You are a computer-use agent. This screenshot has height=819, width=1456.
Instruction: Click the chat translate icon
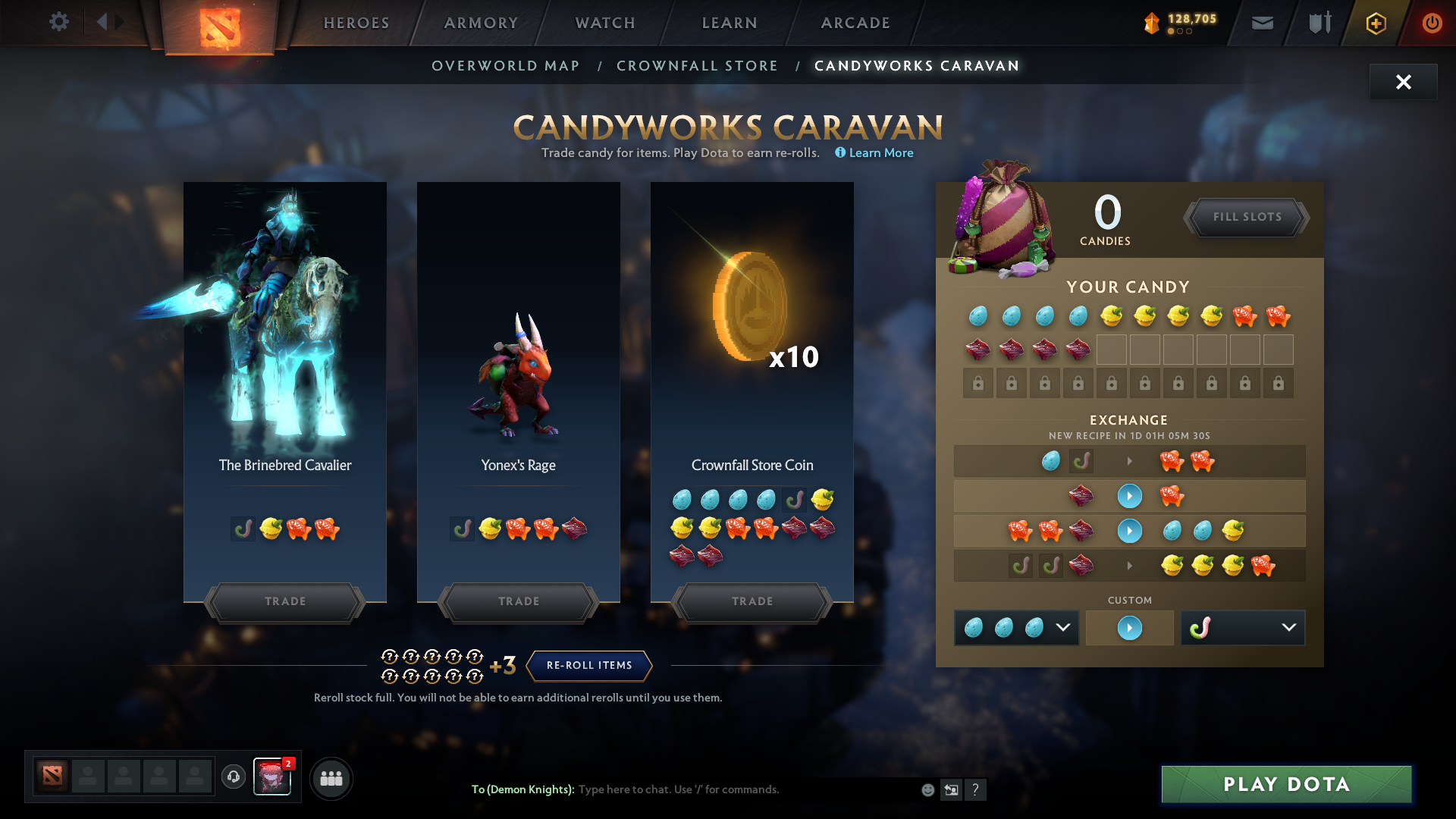951,789
